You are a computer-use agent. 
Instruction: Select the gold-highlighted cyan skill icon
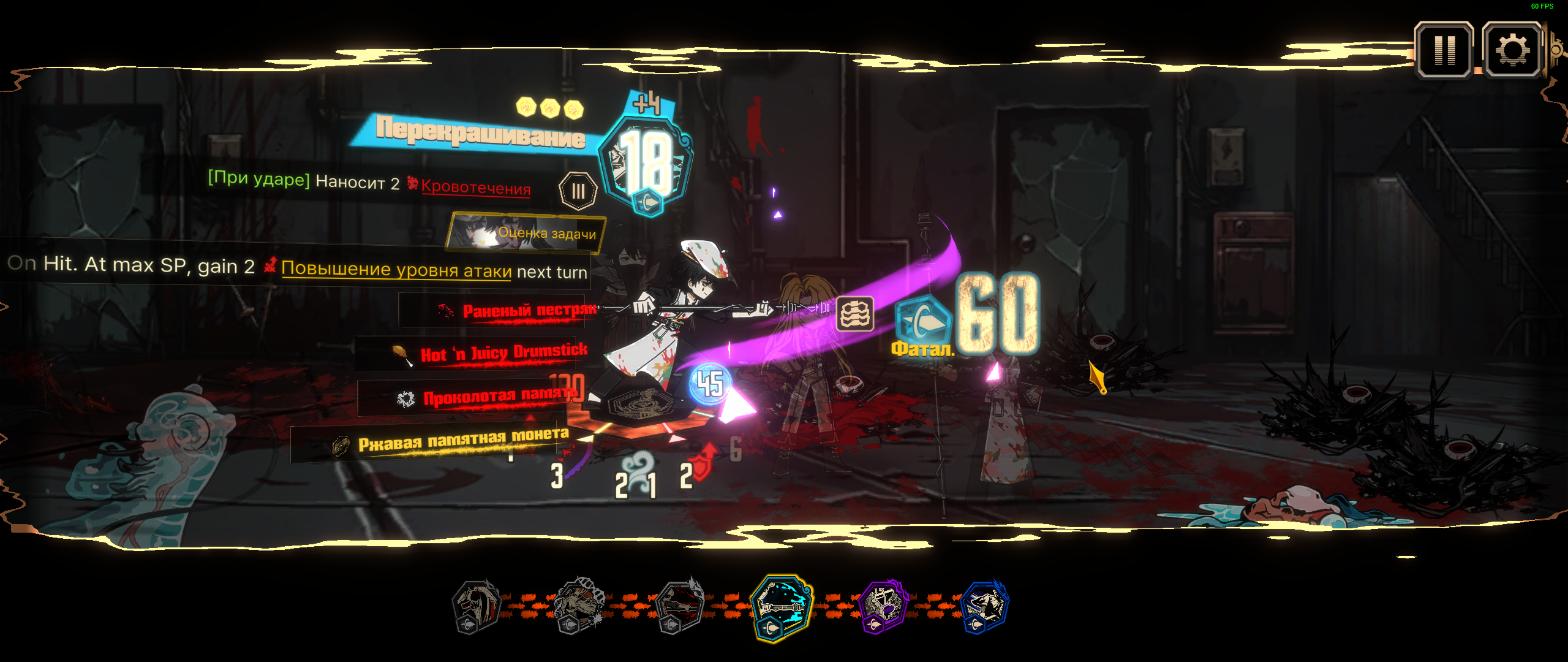tap(781, 606)
